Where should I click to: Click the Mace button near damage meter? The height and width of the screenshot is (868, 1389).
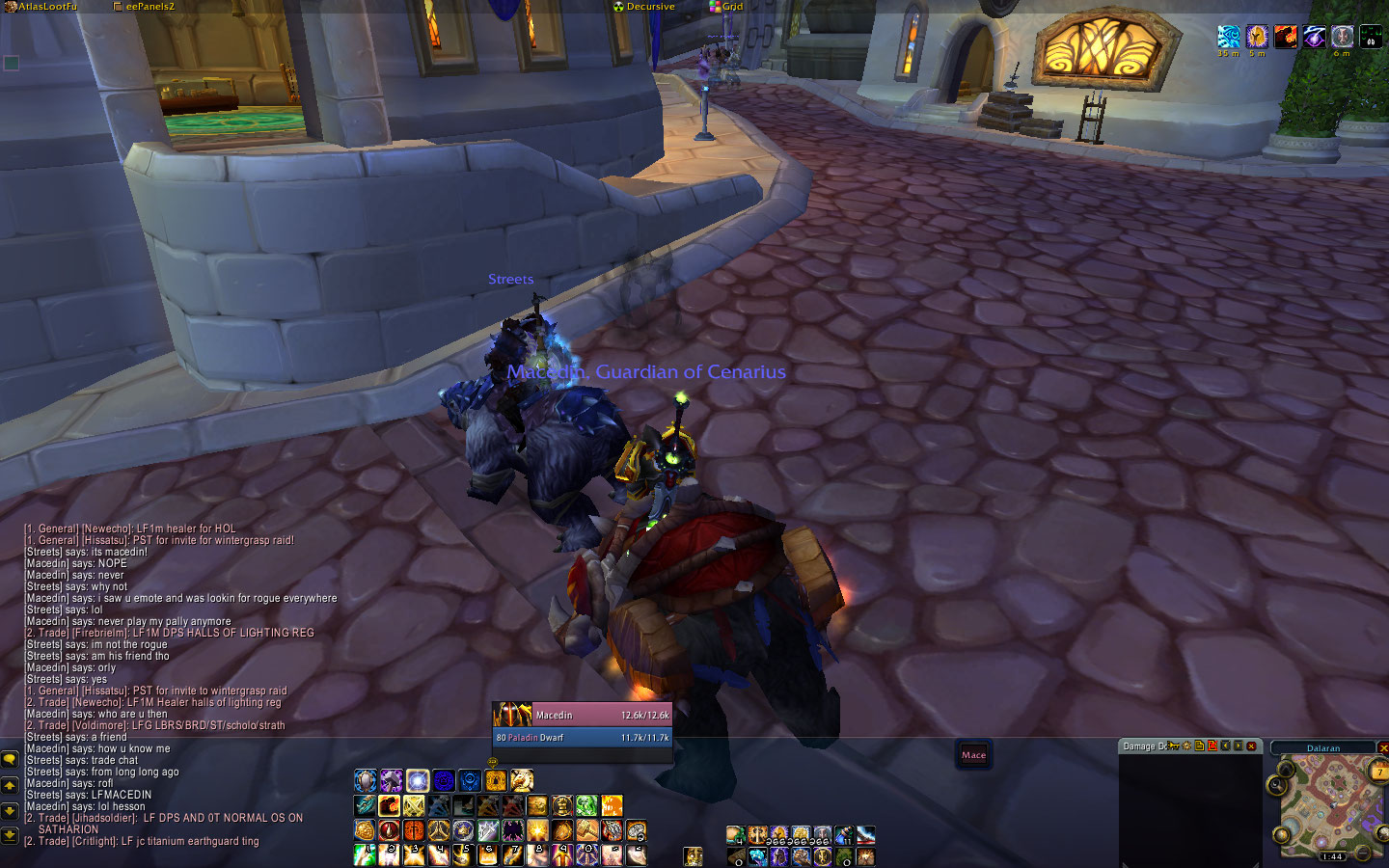973,755
